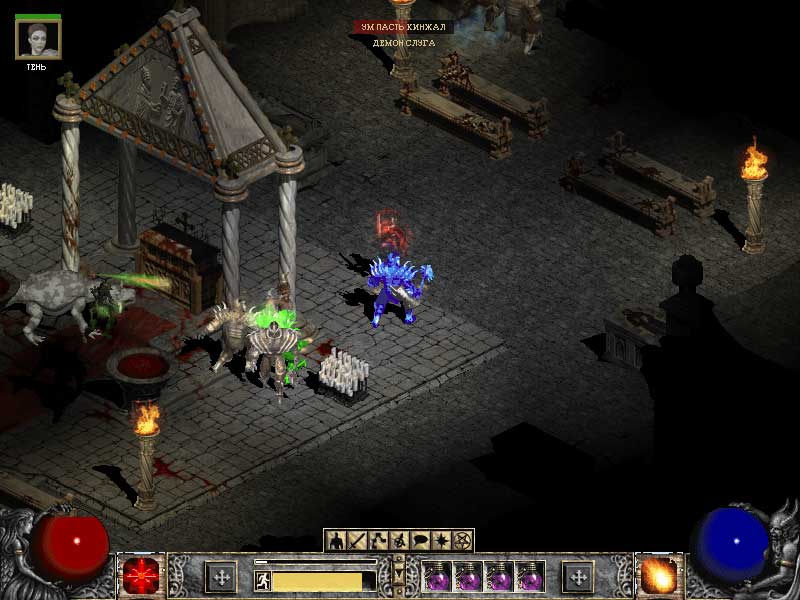Open the game menu pentagram icon
This screenshot has width=800, height=600.
[x=462, y=541]
